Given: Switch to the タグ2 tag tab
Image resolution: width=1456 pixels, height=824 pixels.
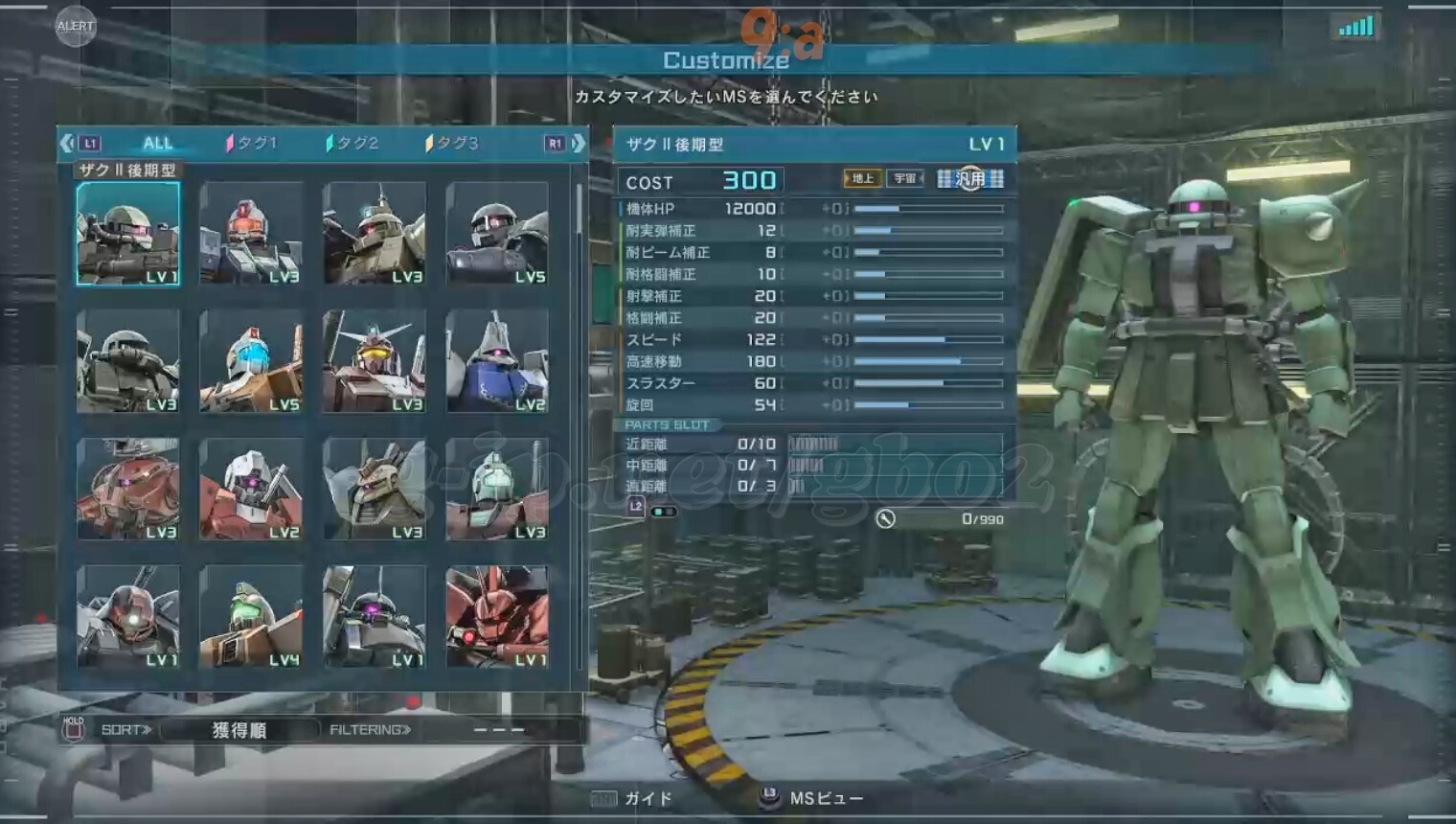Looking at the screenshot, I should [353, 144].
